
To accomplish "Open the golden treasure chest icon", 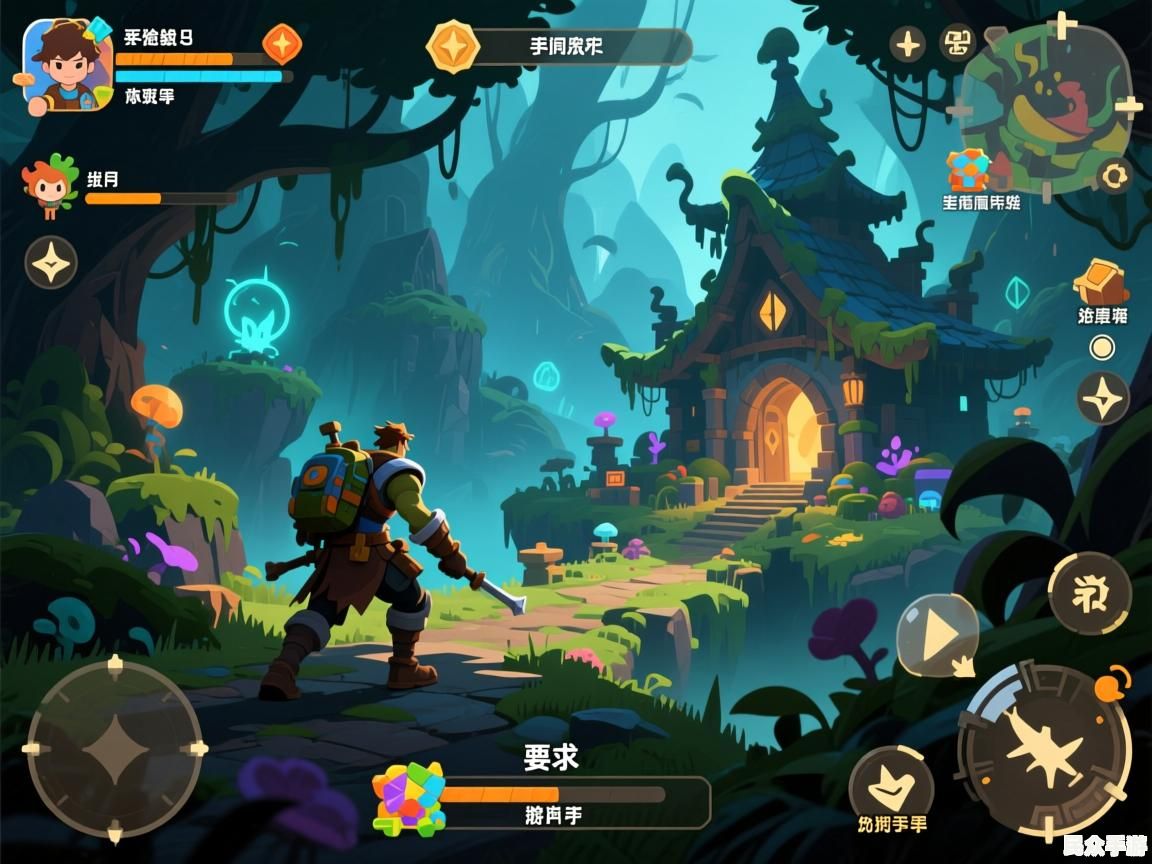I will [x=1101, y=282].
